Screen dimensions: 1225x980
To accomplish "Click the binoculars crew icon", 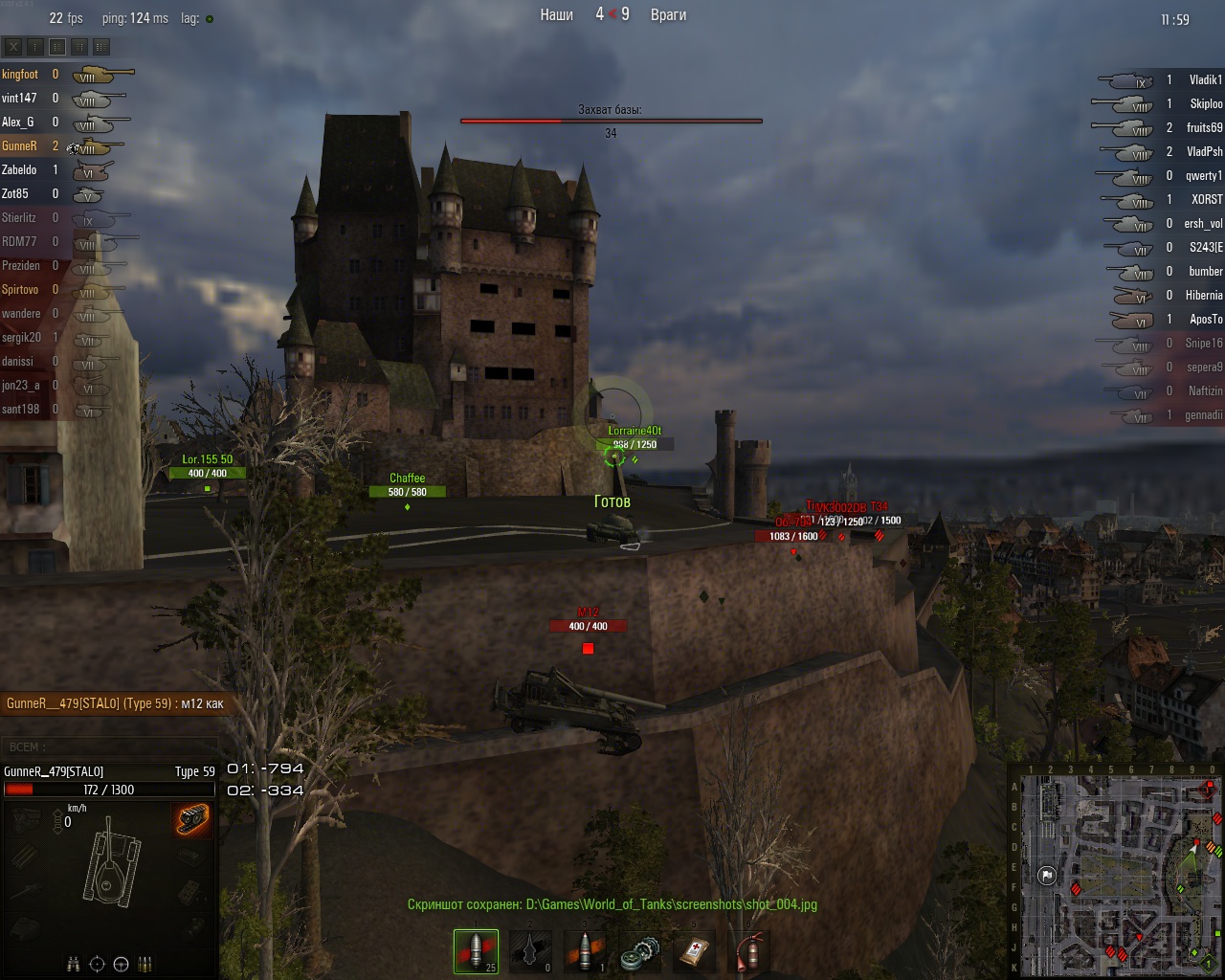I will (x=73, y=964).
